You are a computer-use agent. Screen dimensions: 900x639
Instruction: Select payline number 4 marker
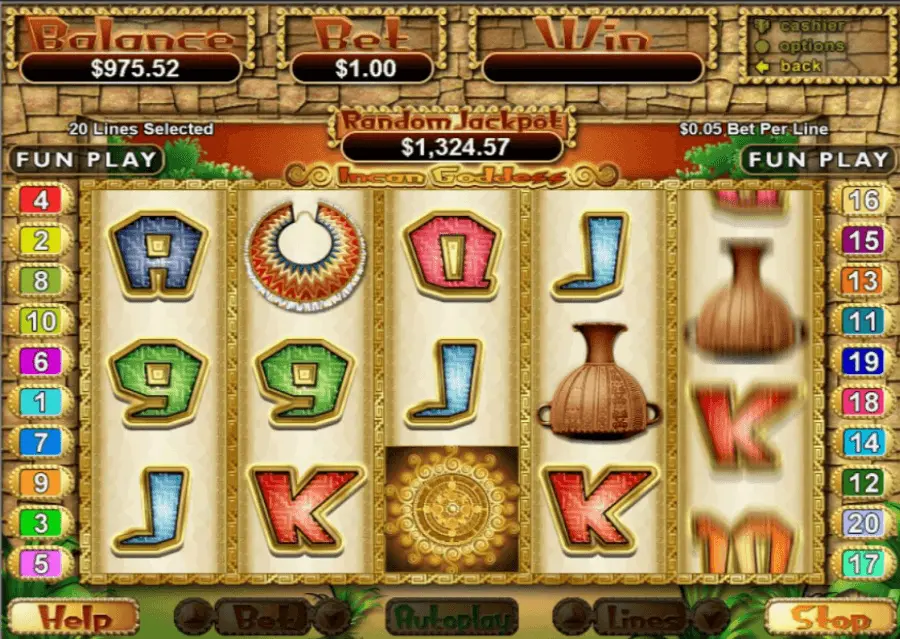point(41,200)
